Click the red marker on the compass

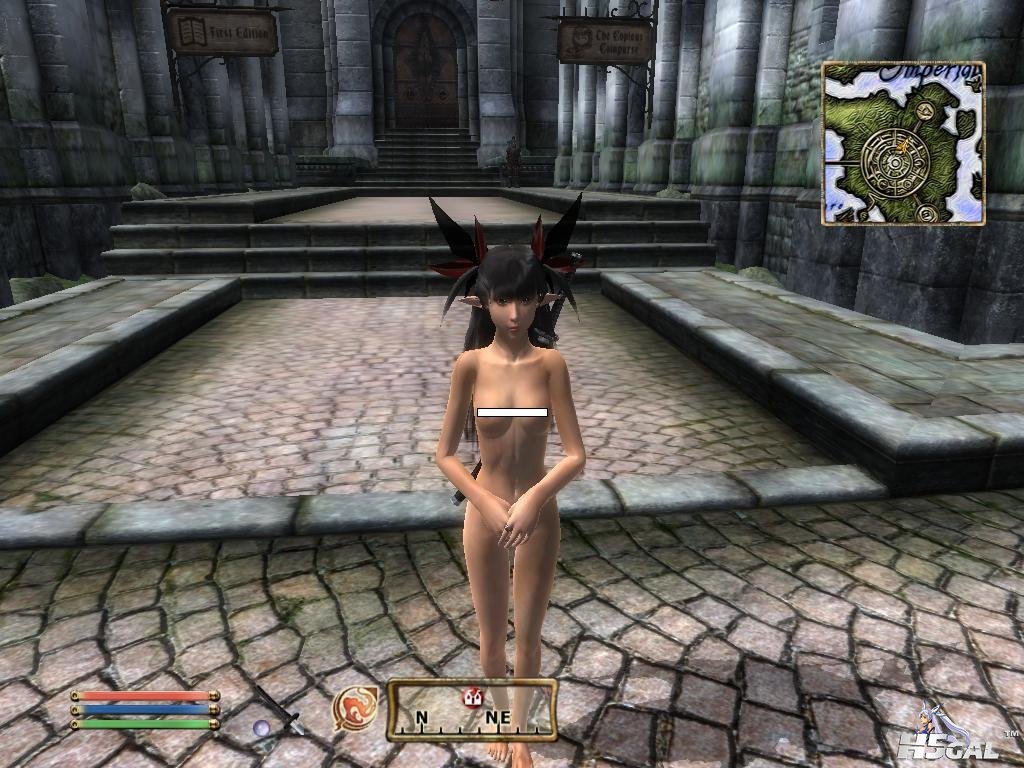[x=472, y=697]
